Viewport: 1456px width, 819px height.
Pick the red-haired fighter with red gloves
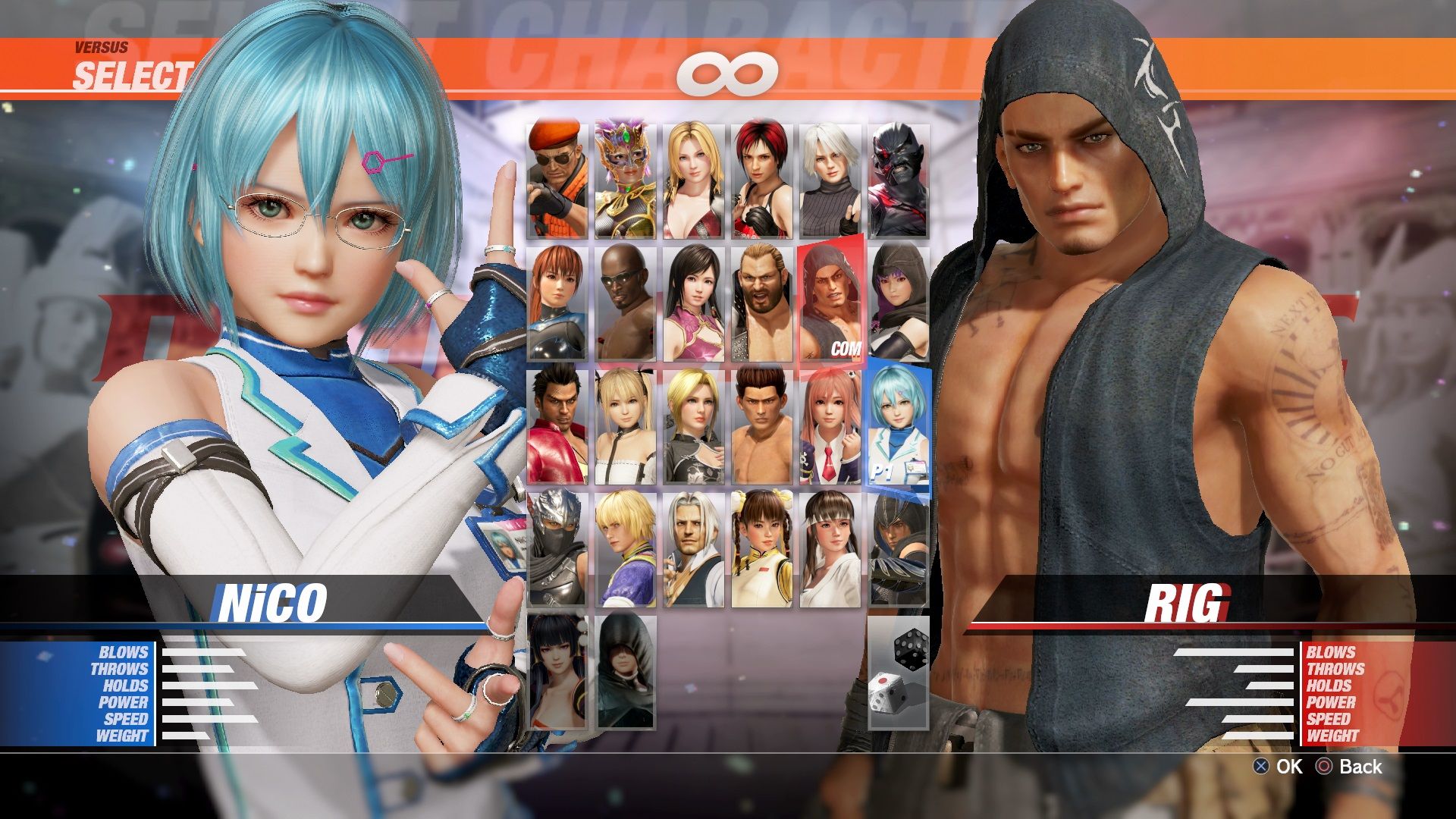tap(762, 180)
